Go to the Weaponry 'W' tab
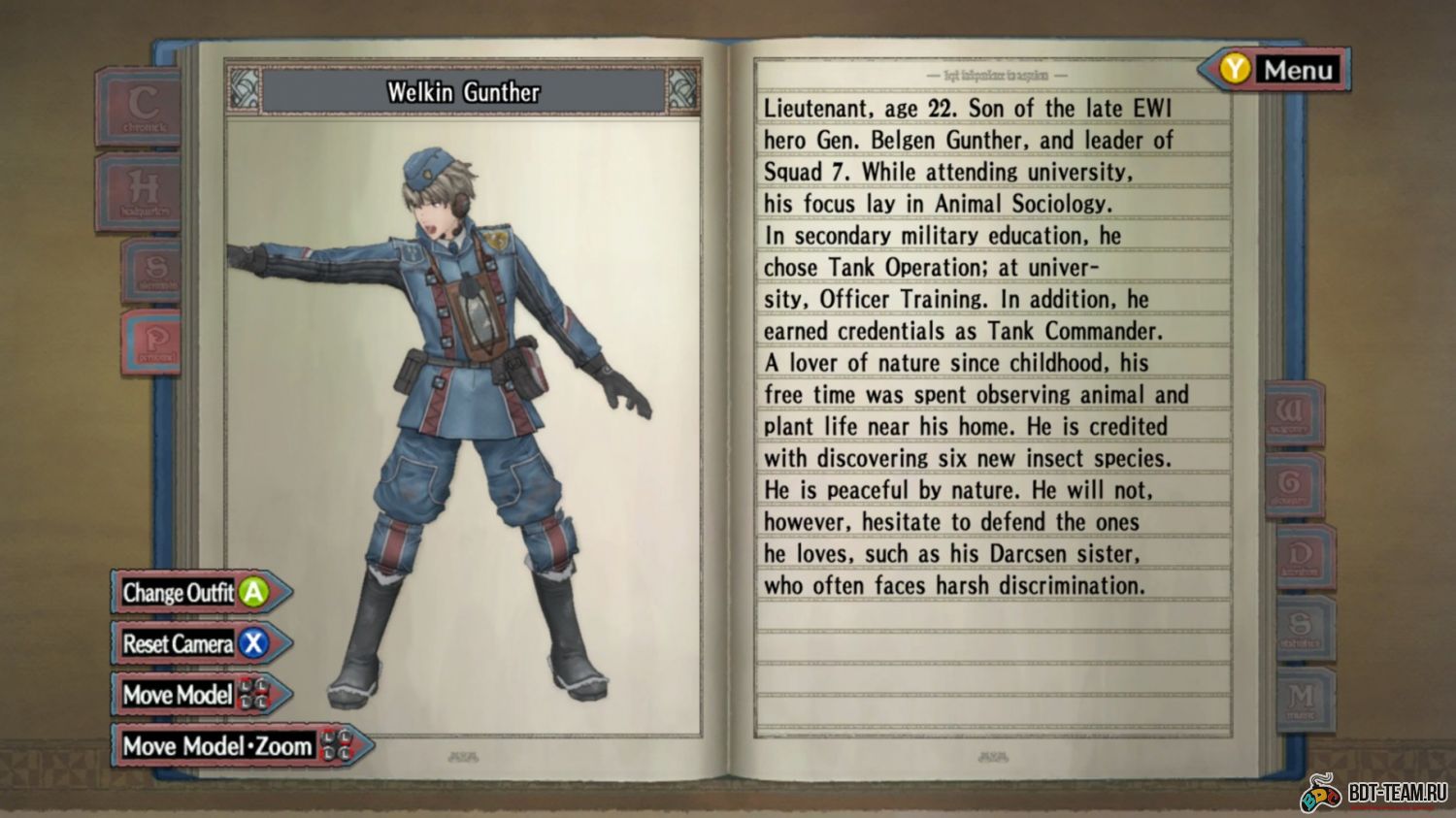 (1294, 412)
